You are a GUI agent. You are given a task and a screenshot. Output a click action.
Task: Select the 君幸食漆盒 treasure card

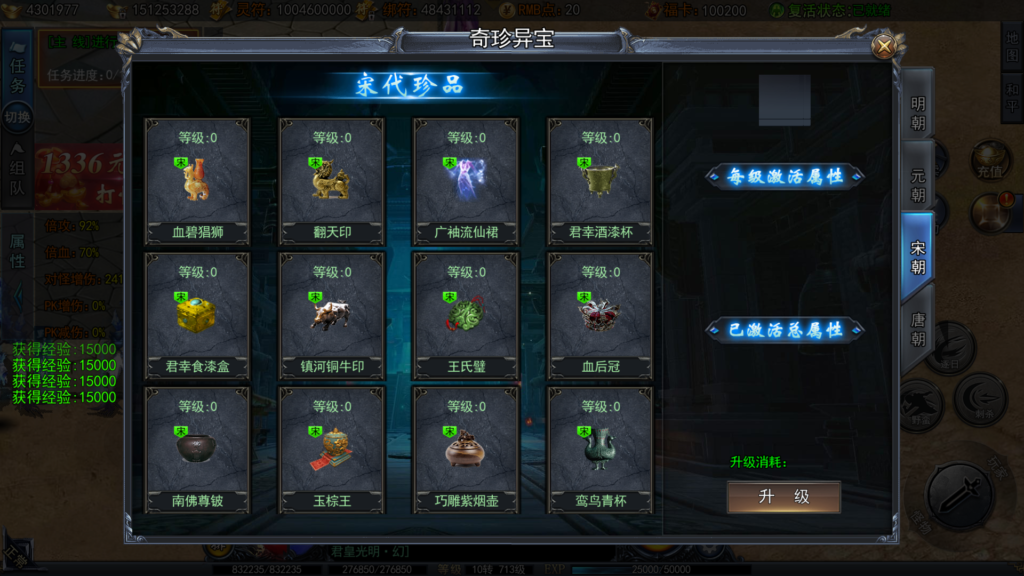(197, 316)
